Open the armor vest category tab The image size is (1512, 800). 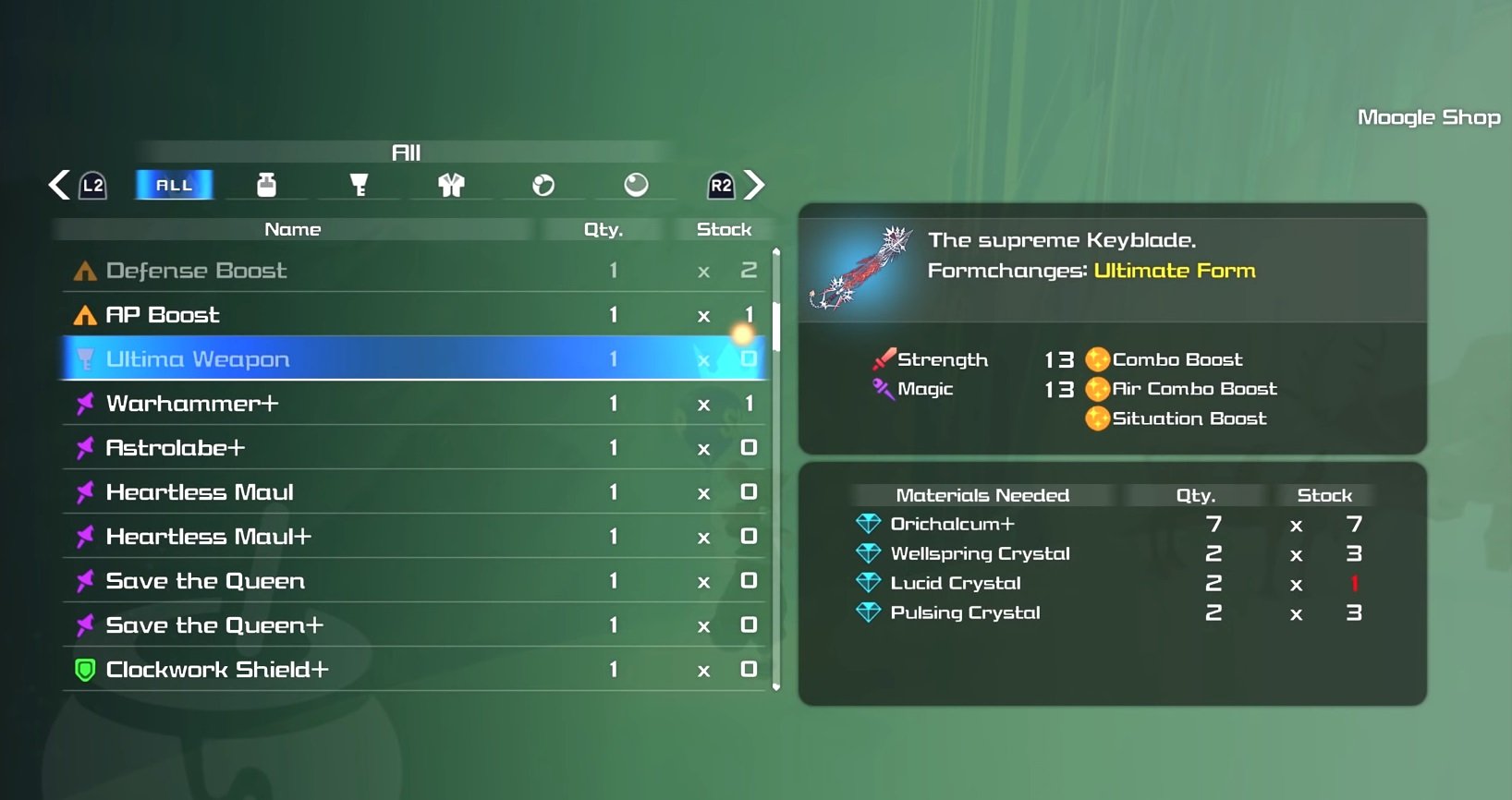451,185
